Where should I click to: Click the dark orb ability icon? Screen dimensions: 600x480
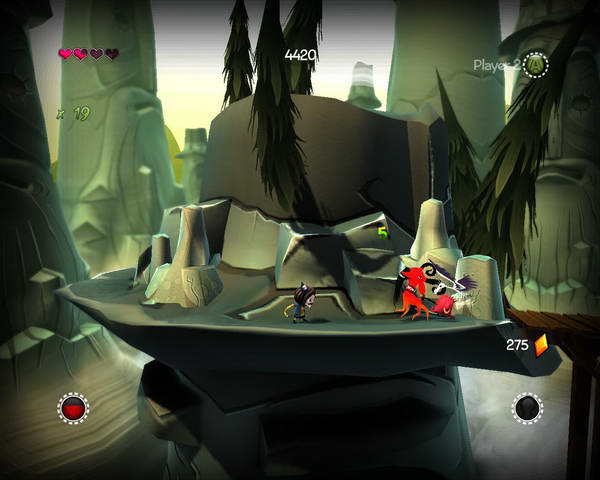(x=527, y=407)
